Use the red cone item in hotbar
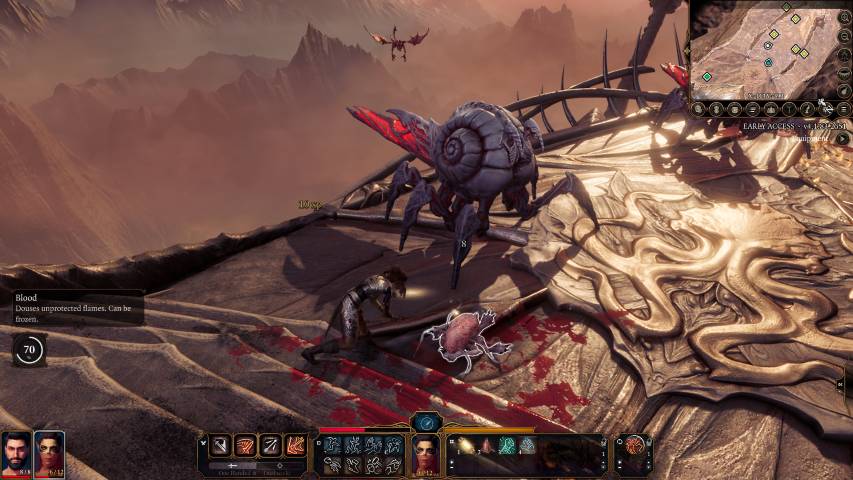The image size is (853, 480). [x=487, y=446]
